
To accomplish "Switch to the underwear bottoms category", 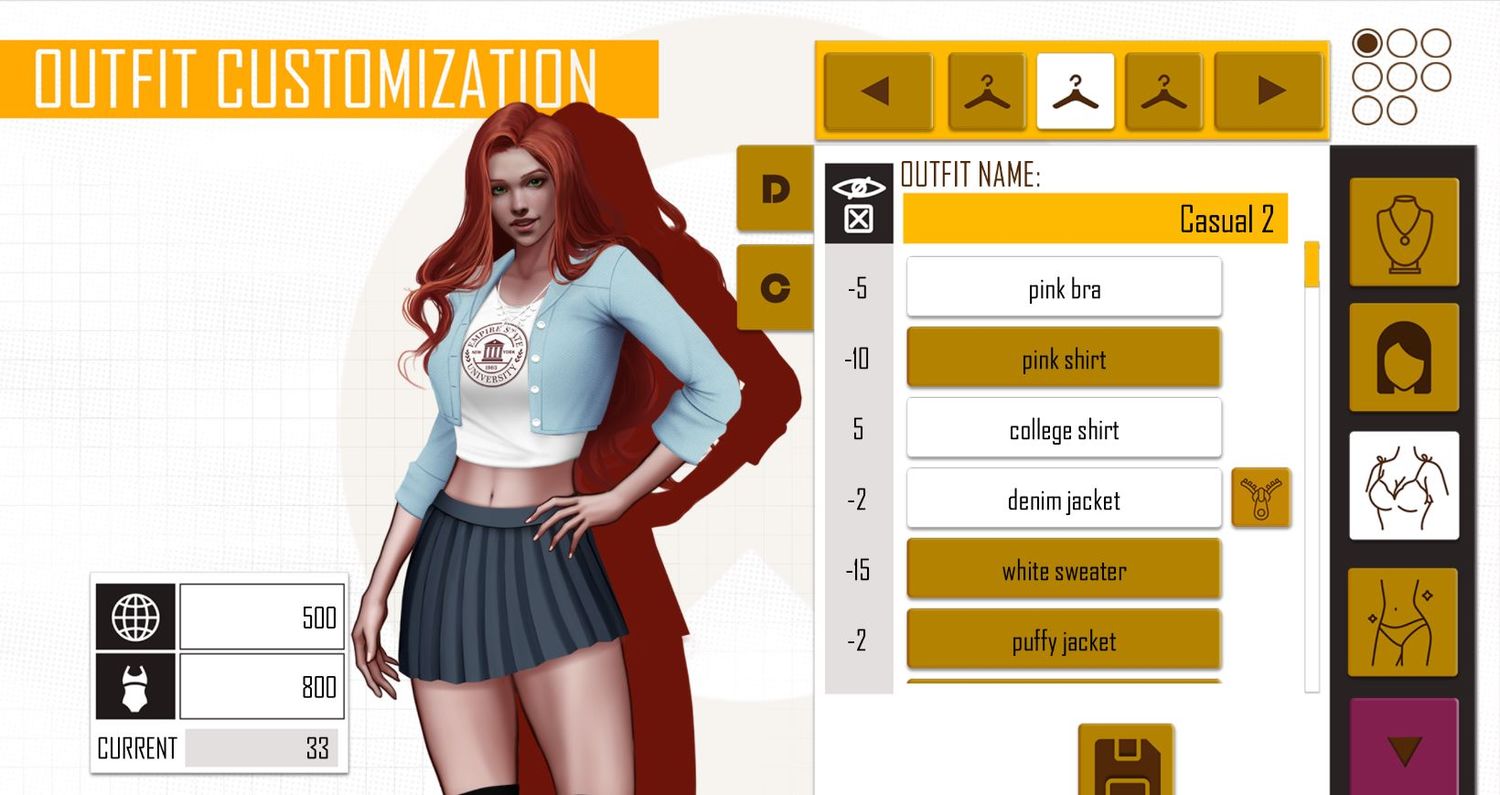I will (x=1403, y=622).
